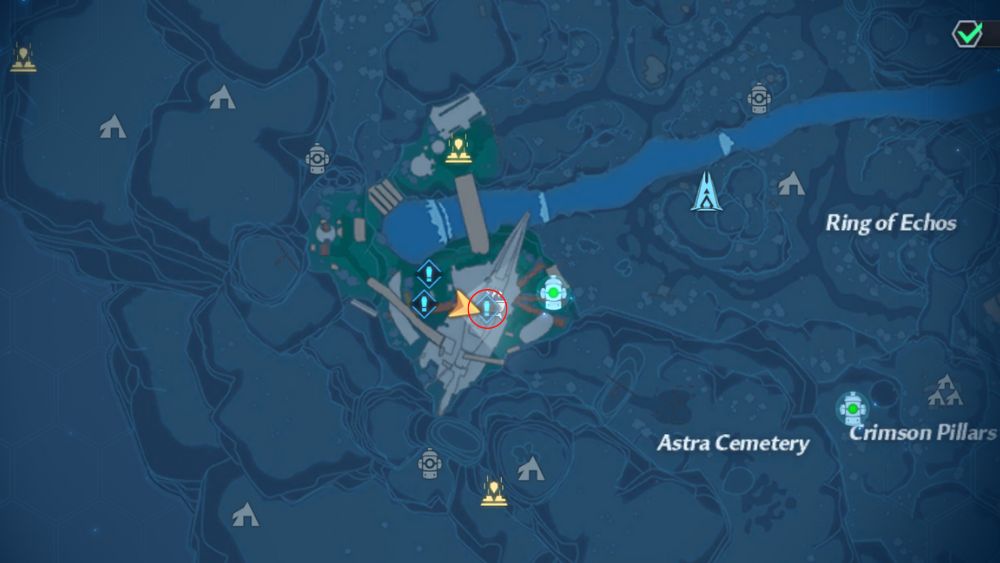Click the triple-tent camp marker
The height and width of the screenshot is (563, 1000).
(944, 391)
